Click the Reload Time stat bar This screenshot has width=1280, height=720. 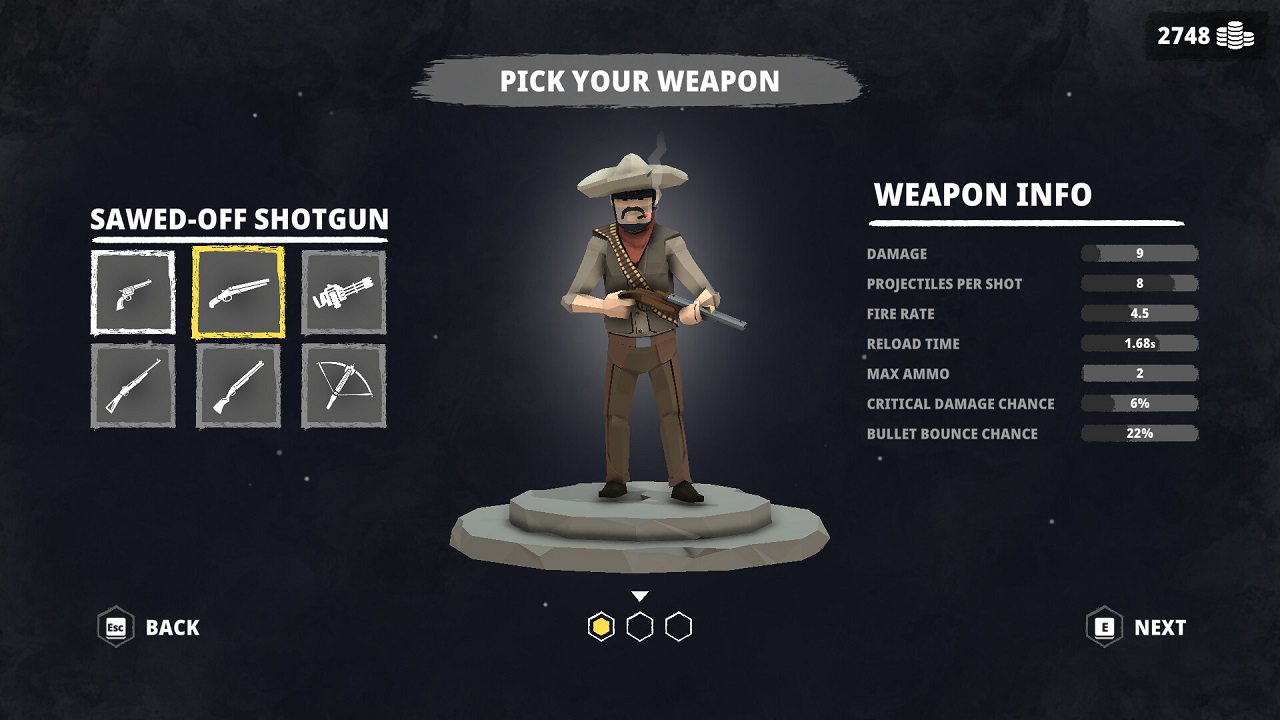1140,343
